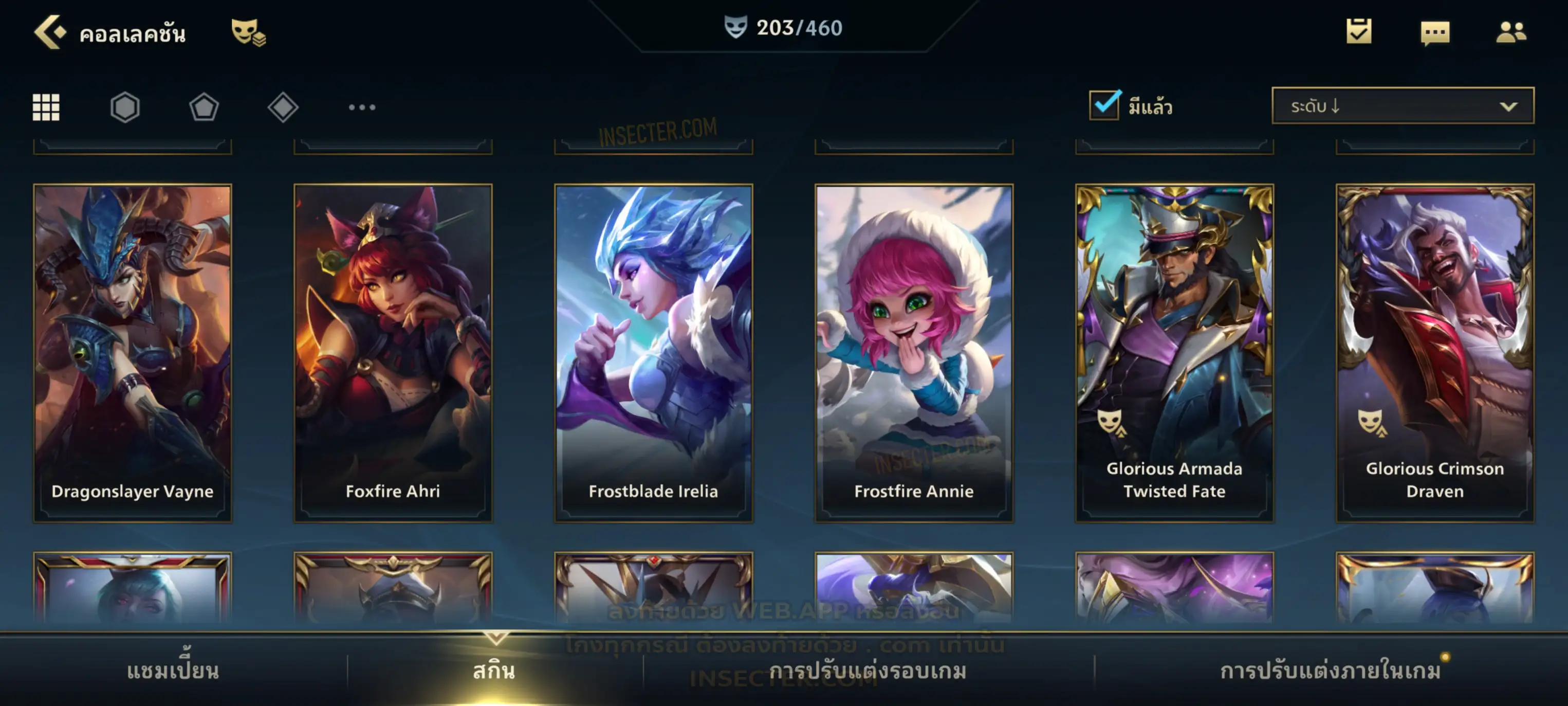Show more filters via three dots

(362, 107)
